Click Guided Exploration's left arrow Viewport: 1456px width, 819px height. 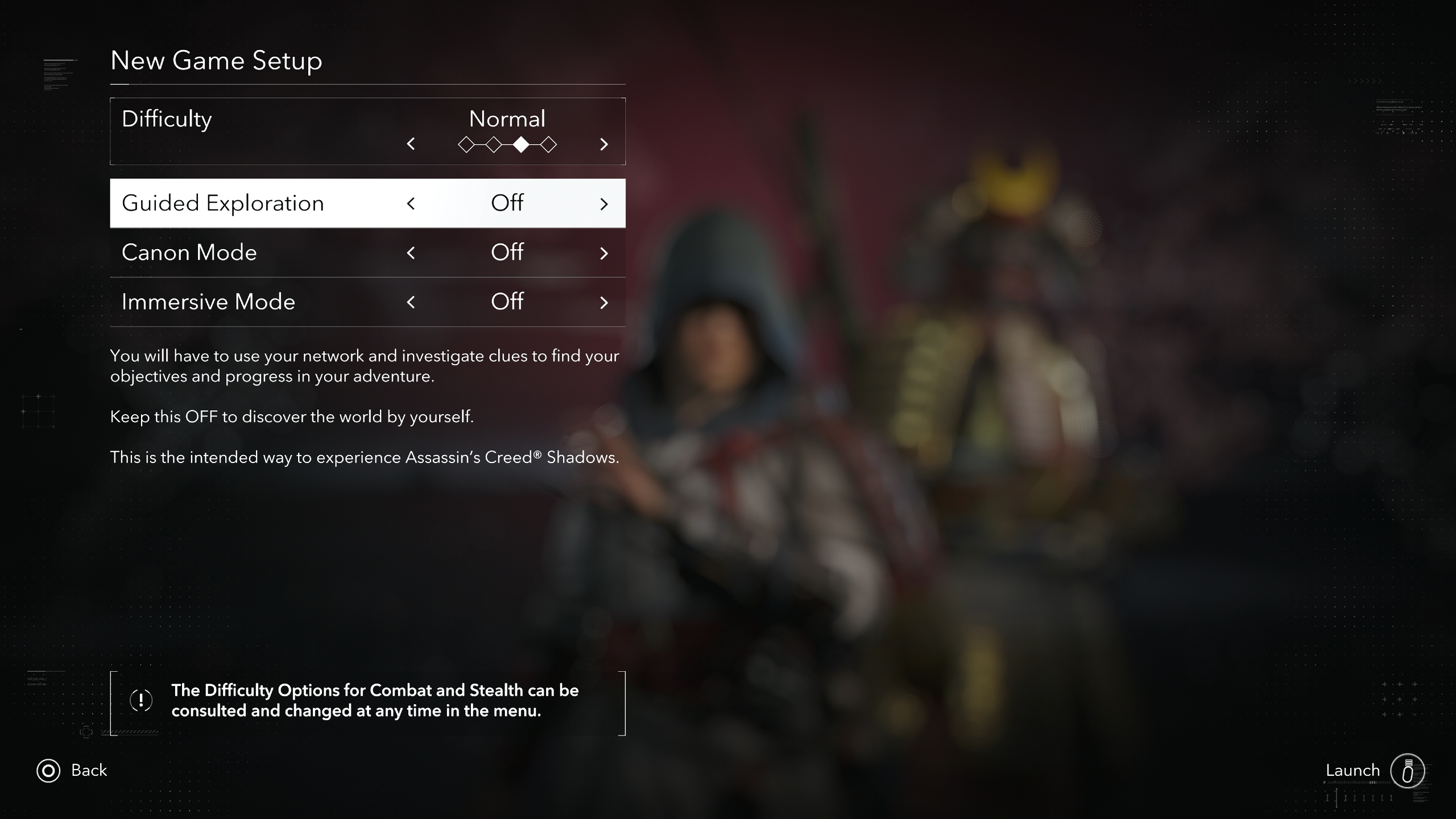point(411,204)
